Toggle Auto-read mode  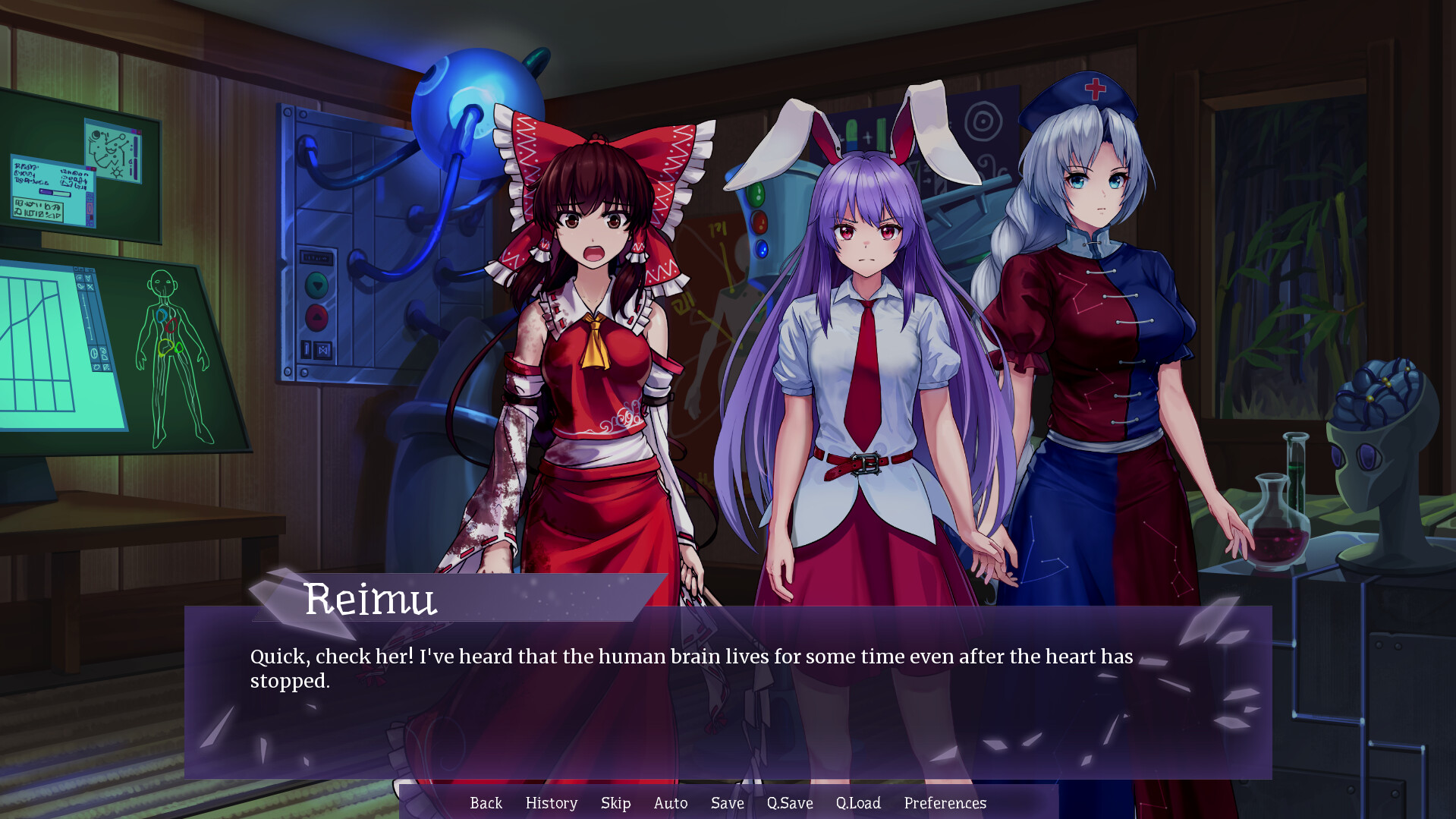(x=670, y=803)
